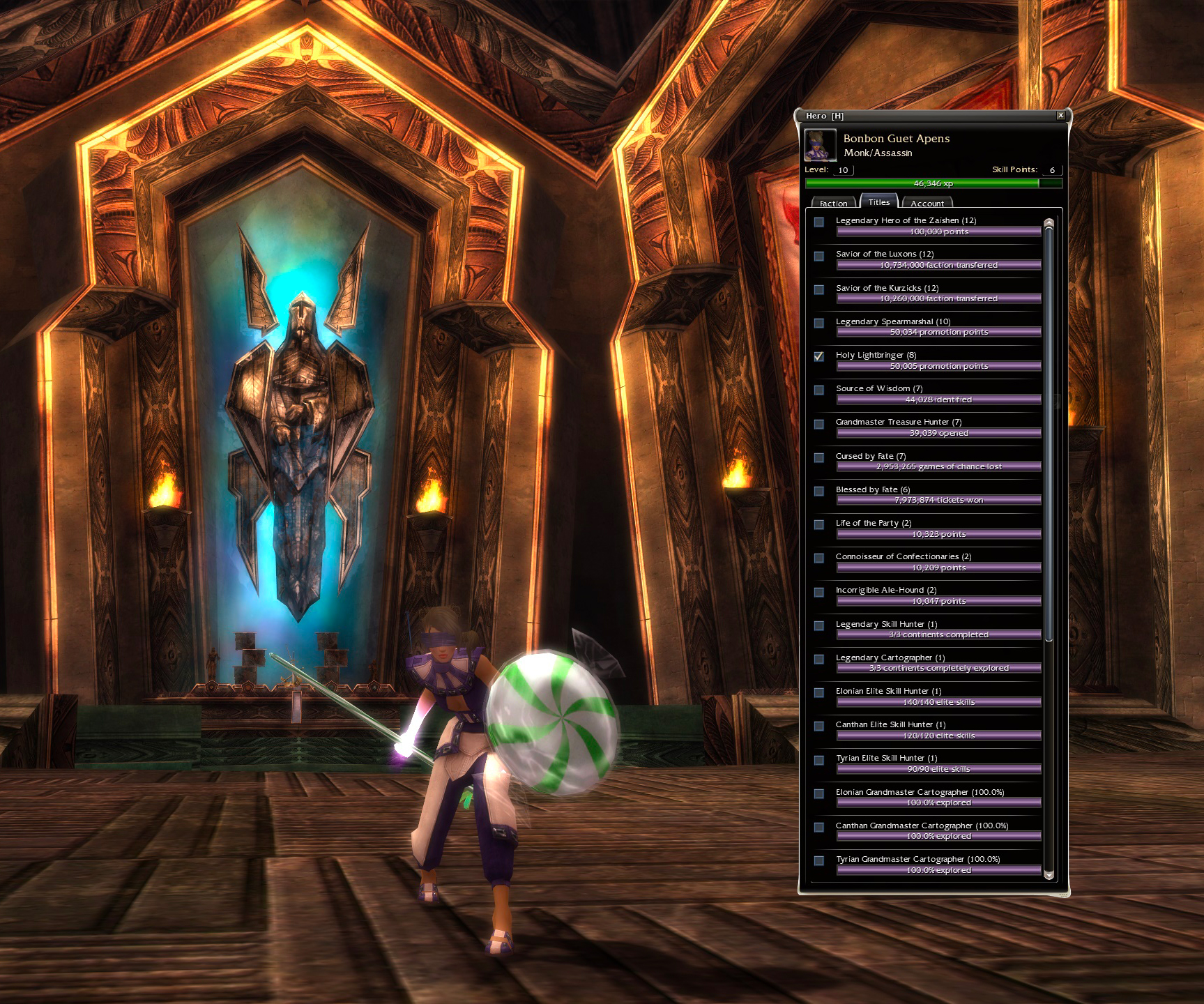Enable the Savior of the Luxons title

pyautogui.click(x=819, y=256)
